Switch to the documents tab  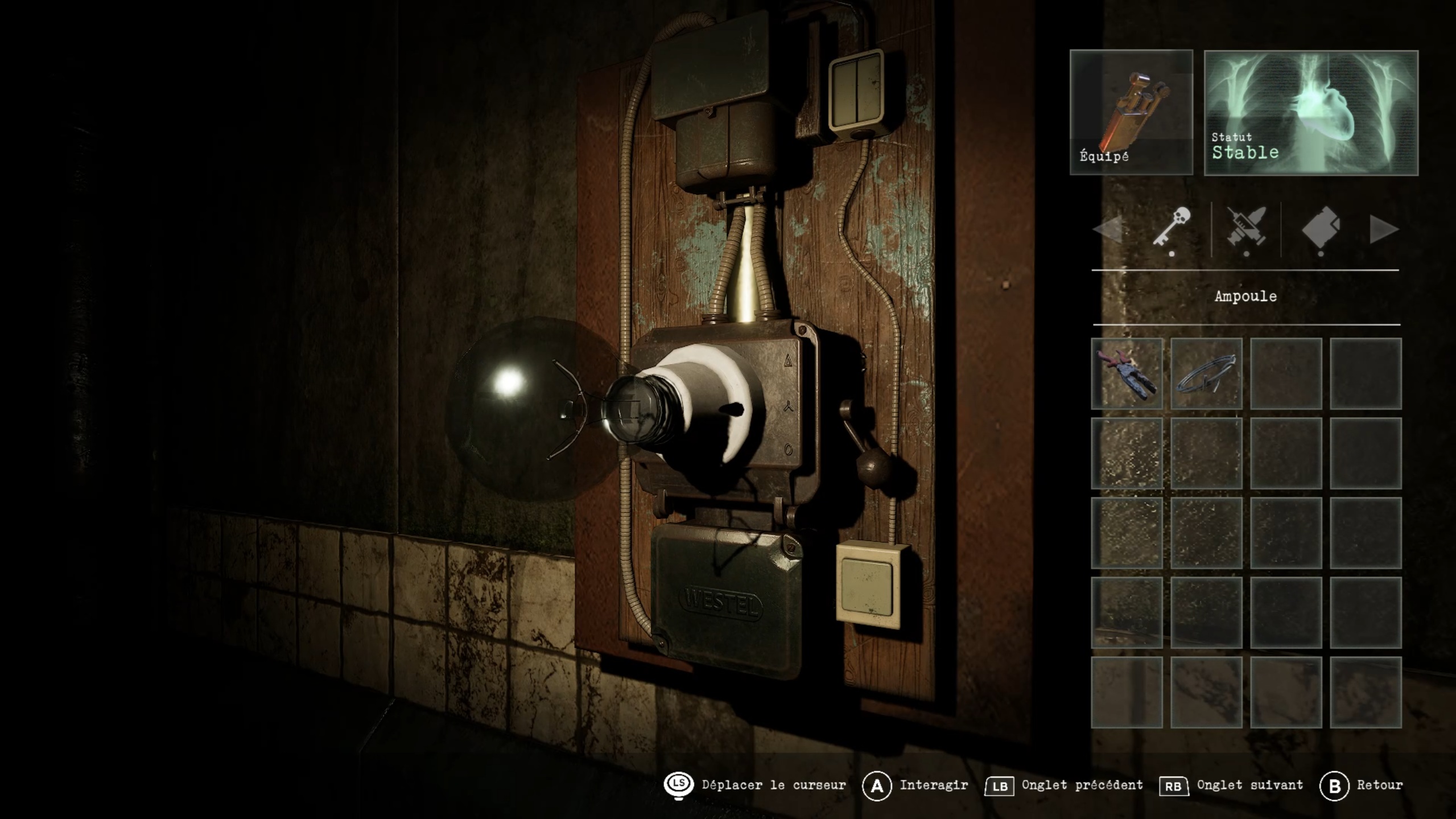(x=1320, y=228)
